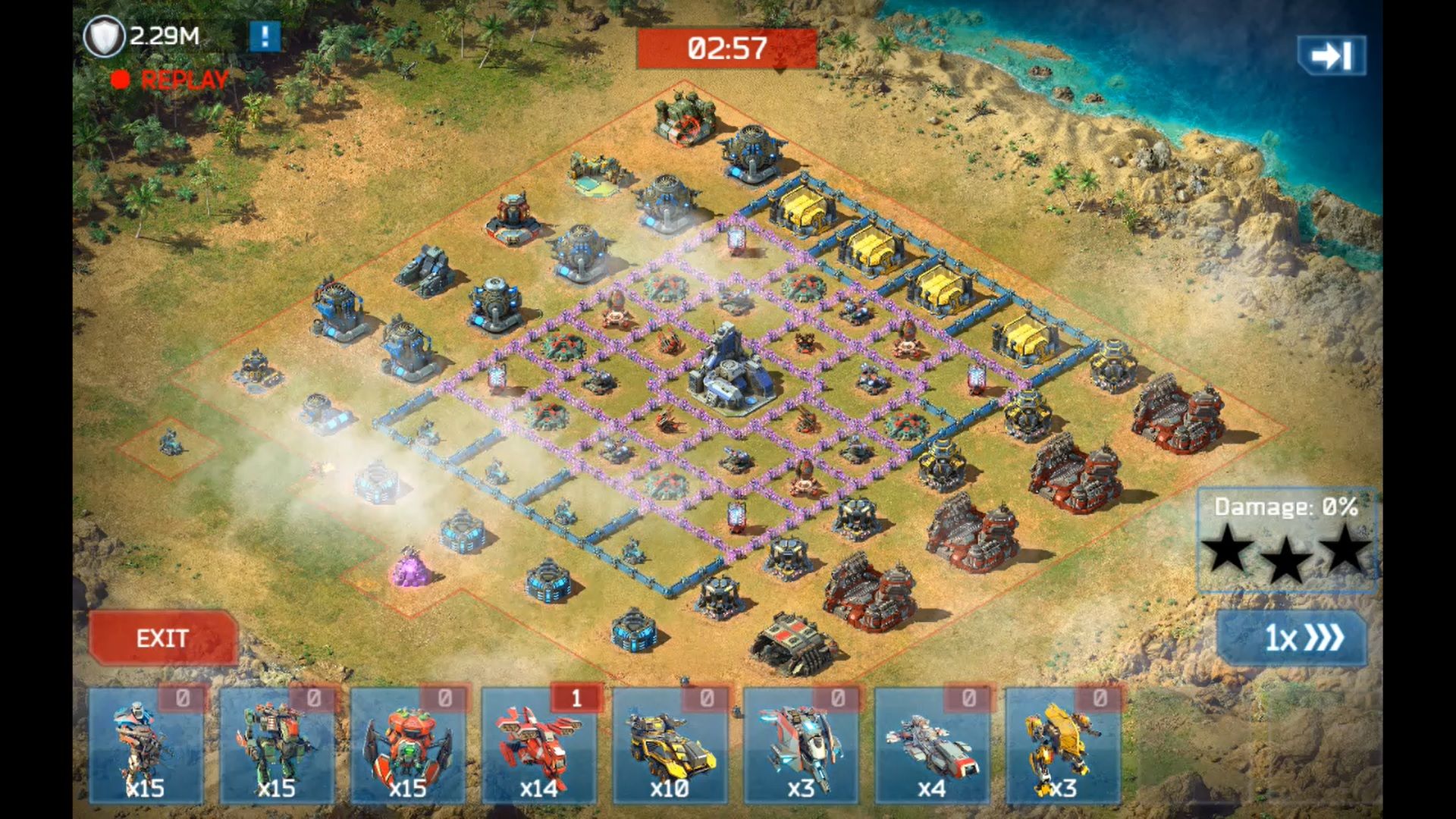Open the blue exclamation info icon

265,36
